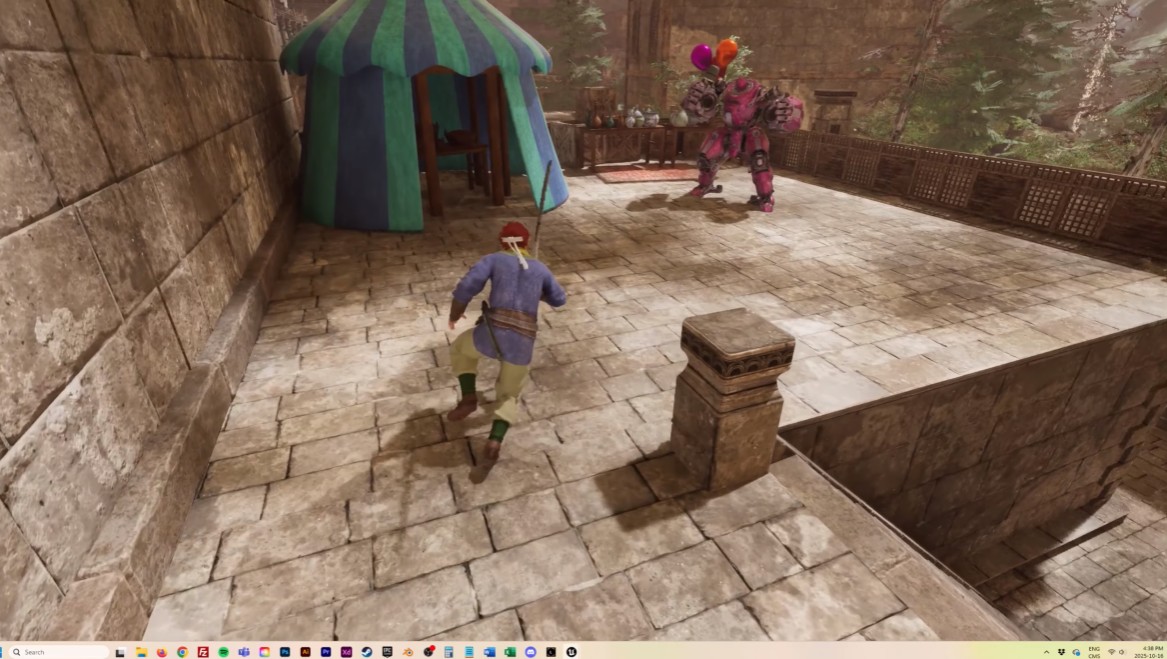Open Steam from the taskbar
The image size is (1167, 659).
pos(367,652)
